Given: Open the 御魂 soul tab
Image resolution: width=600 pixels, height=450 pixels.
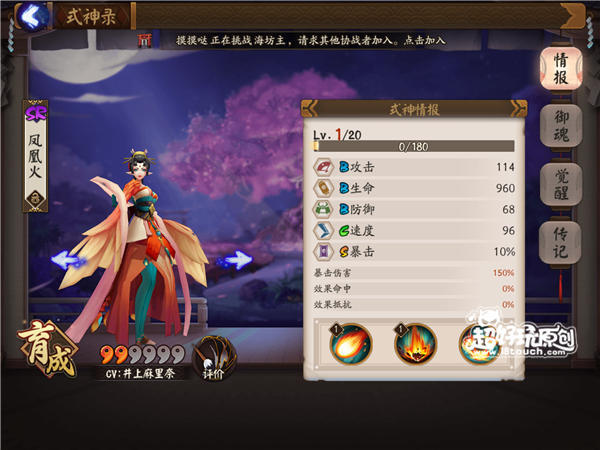Looking at the screenshot, I should [x=561, y=127].
